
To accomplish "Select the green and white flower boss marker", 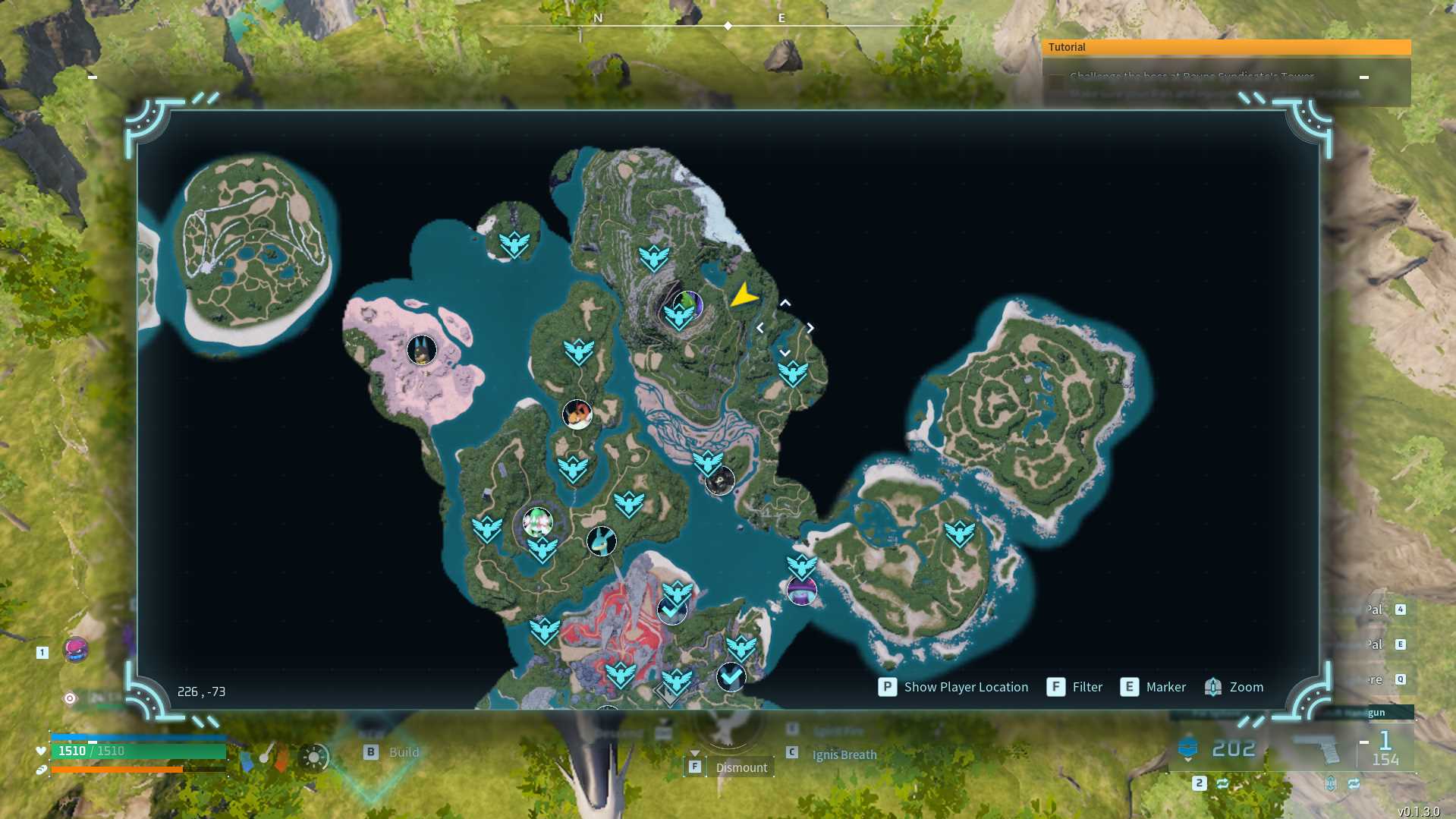I will (537, 522).
